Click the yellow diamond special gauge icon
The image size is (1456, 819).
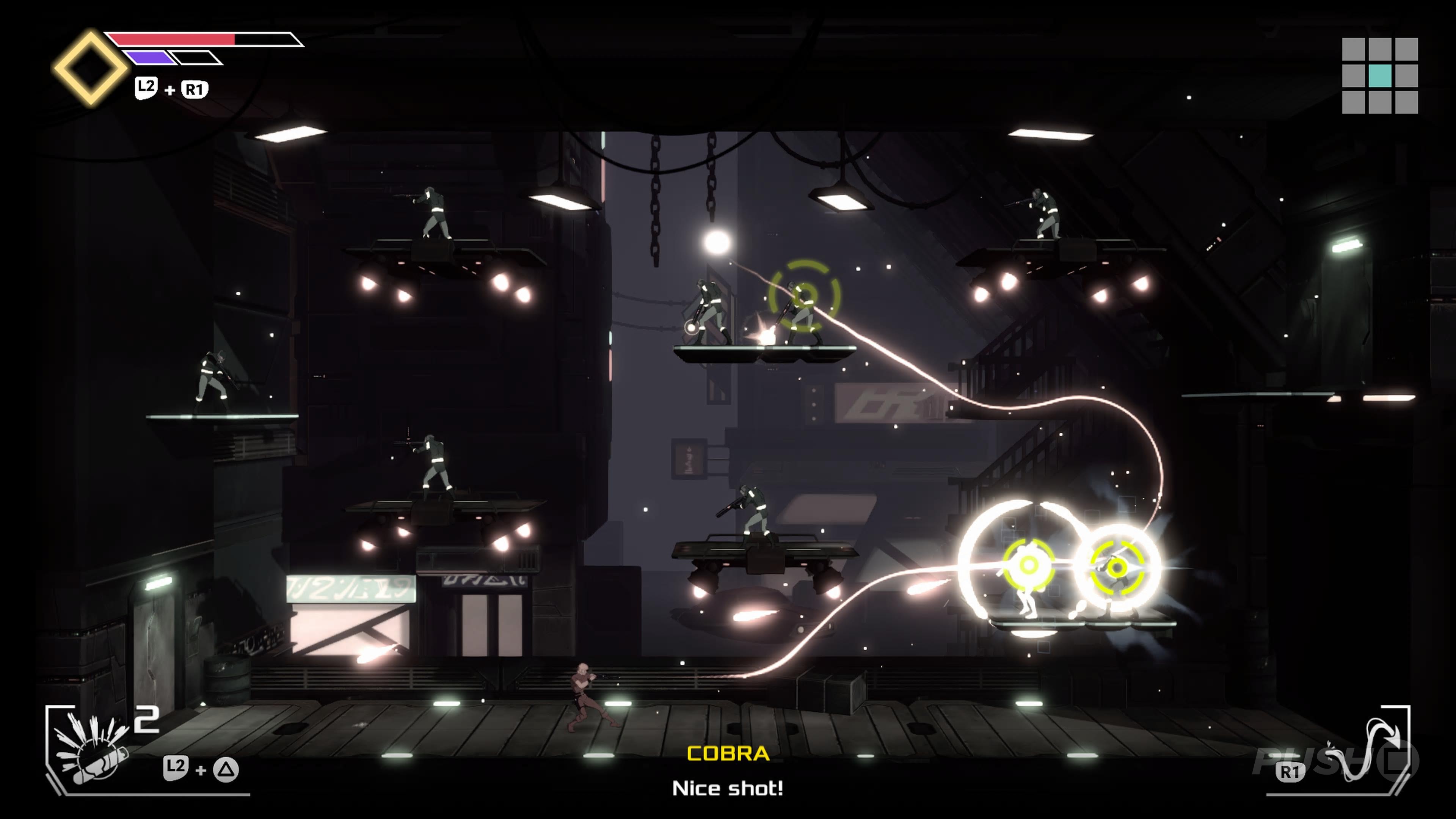[91, 68]
